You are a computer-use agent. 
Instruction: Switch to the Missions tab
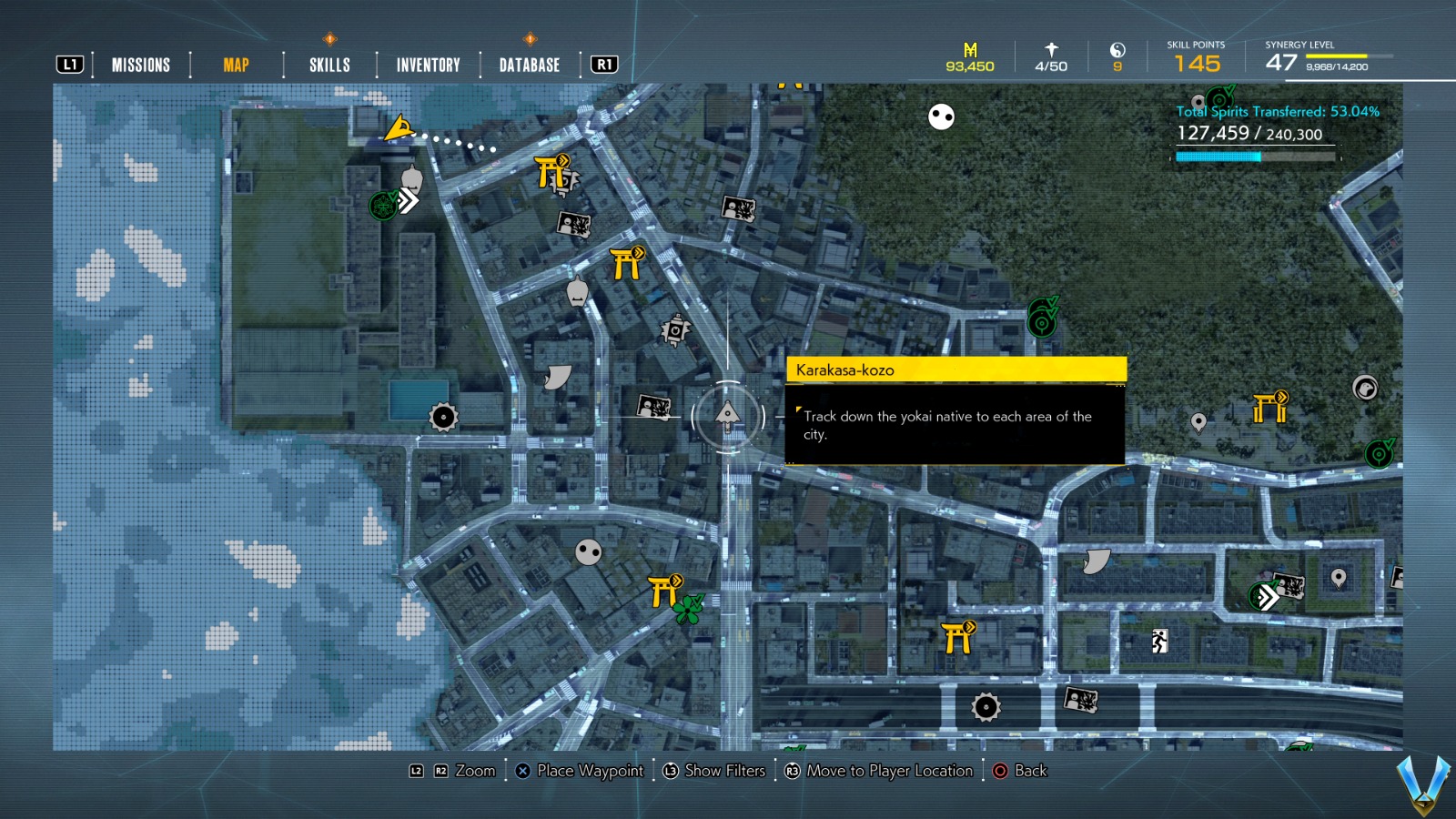point(140,65)
